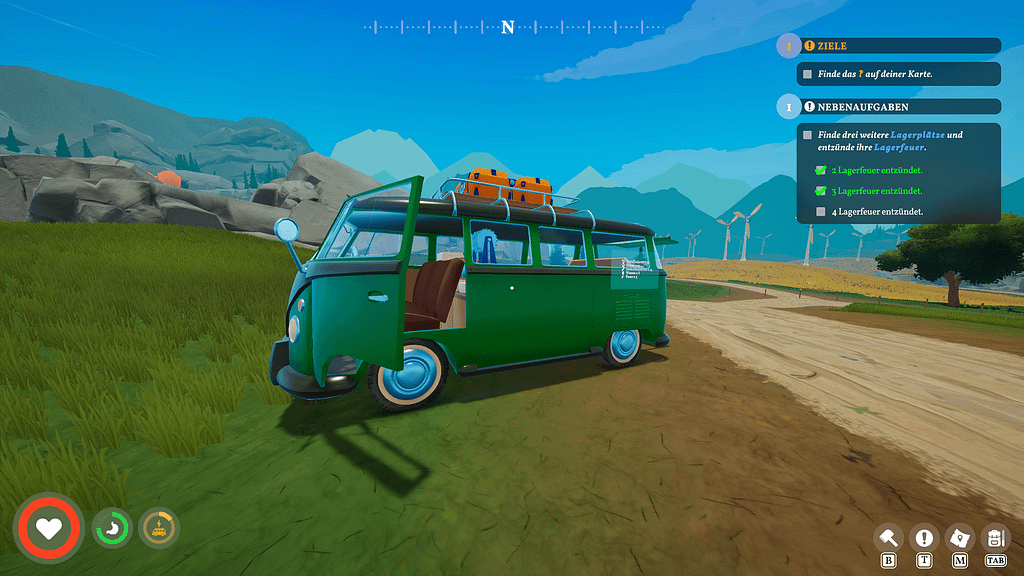Open the tasks exclamation mark icon
The width and height of the screenshot is (1024, 576).
pos(924,538)
